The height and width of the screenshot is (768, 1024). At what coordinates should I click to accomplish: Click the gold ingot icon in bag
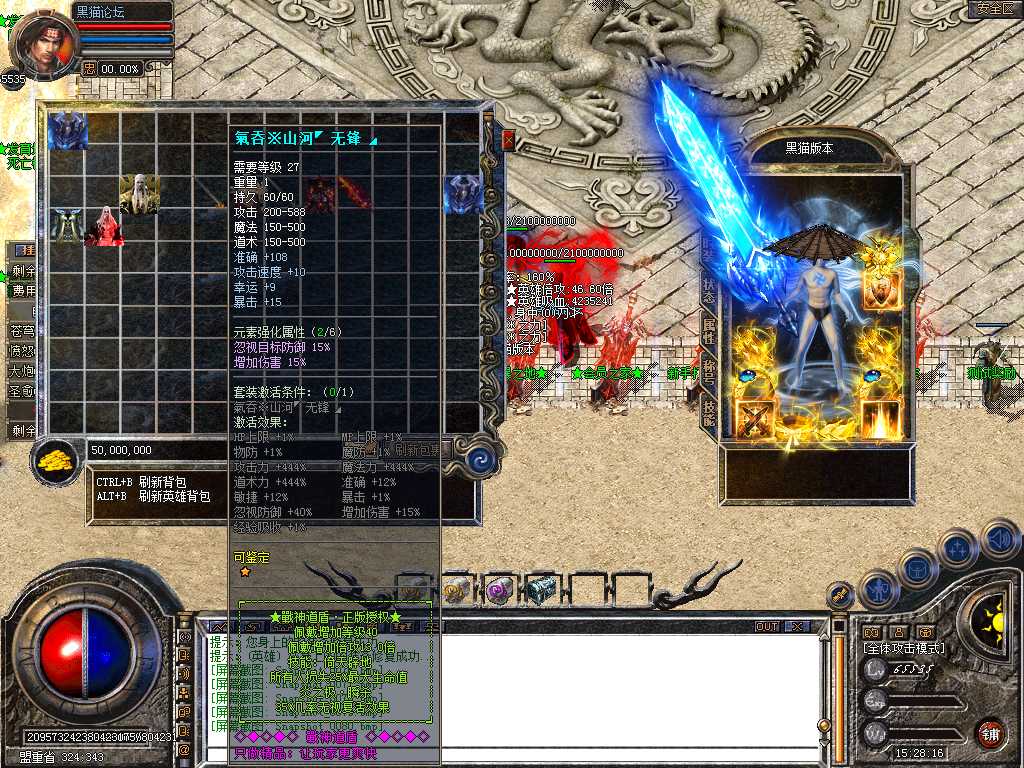point(59,460)
